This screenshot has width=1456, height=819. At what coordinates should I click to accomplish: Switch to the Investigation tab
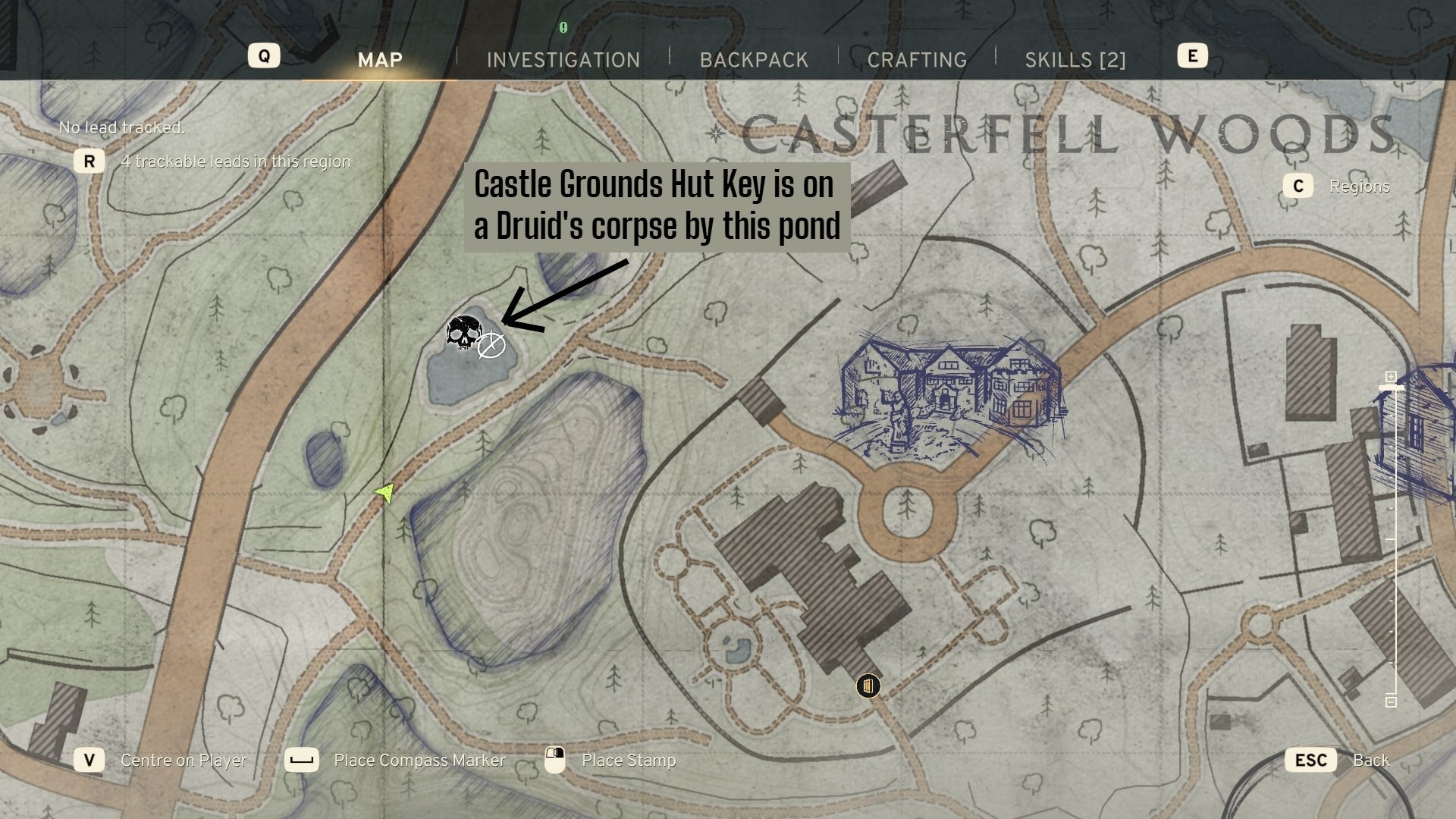(x=563, y=60)
